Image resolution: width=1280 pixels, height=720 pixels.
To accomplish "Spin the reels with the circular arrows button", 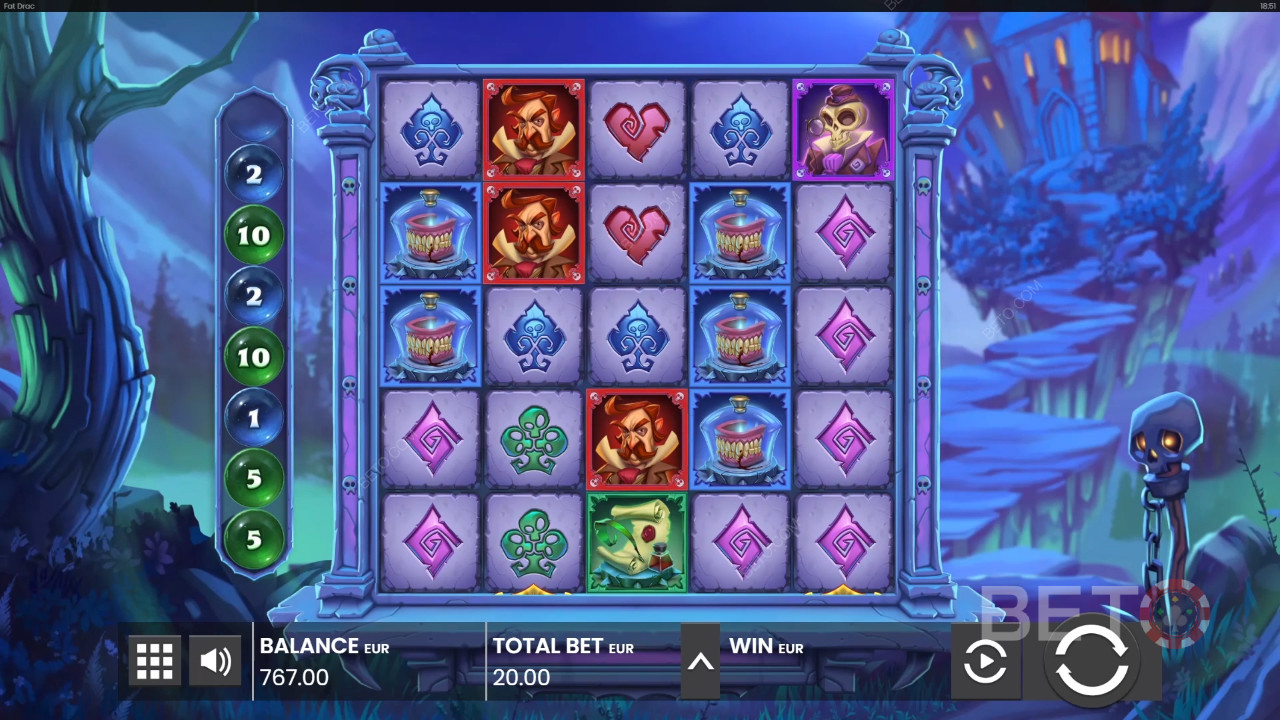I will 1091,660.
